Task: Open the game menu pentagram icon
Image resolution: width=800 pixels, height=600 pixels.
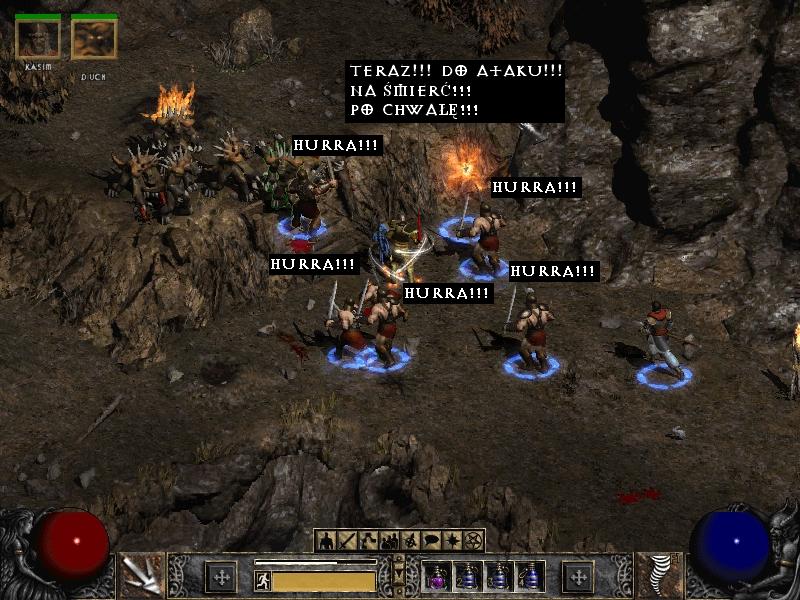Action: pos(473,541)
